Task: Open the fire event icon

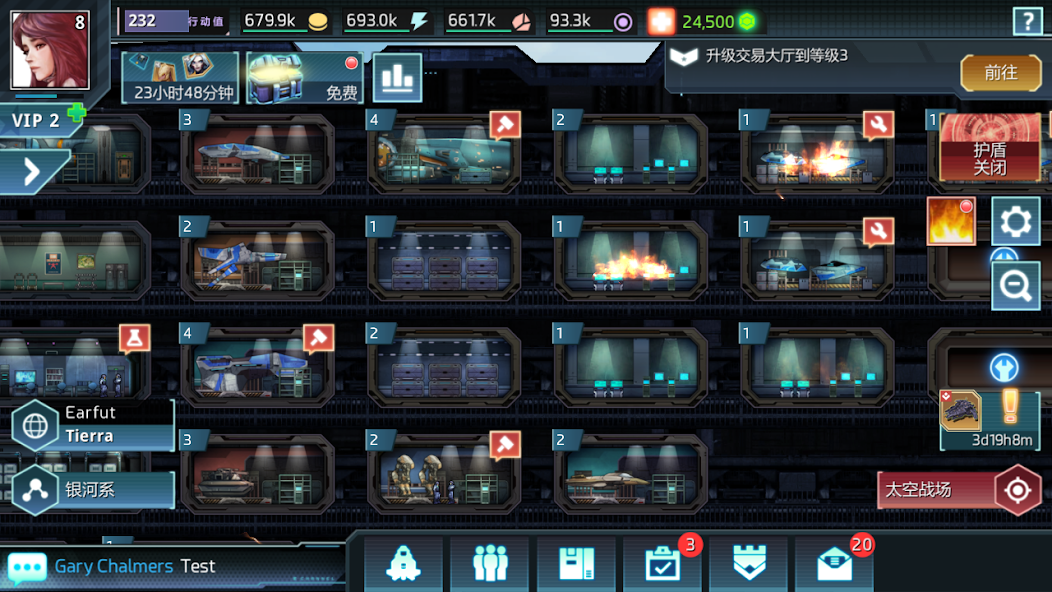Action: tap(950, 221)
